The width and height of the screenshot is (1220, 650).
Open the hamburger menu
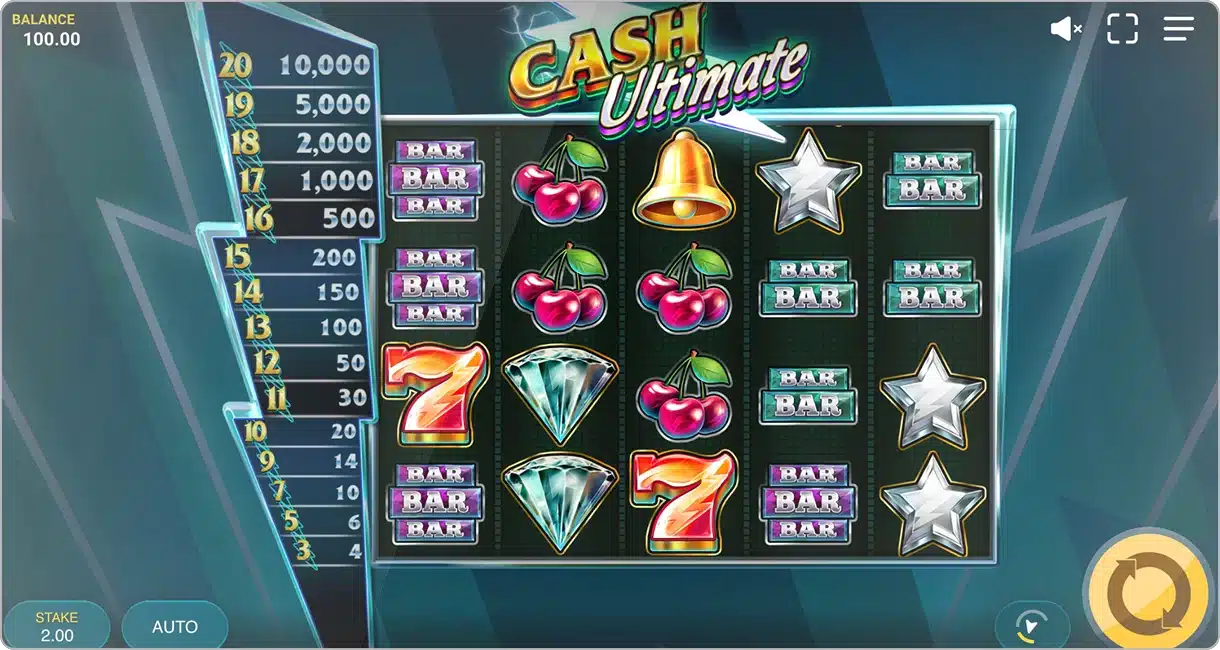point(1179,29)
